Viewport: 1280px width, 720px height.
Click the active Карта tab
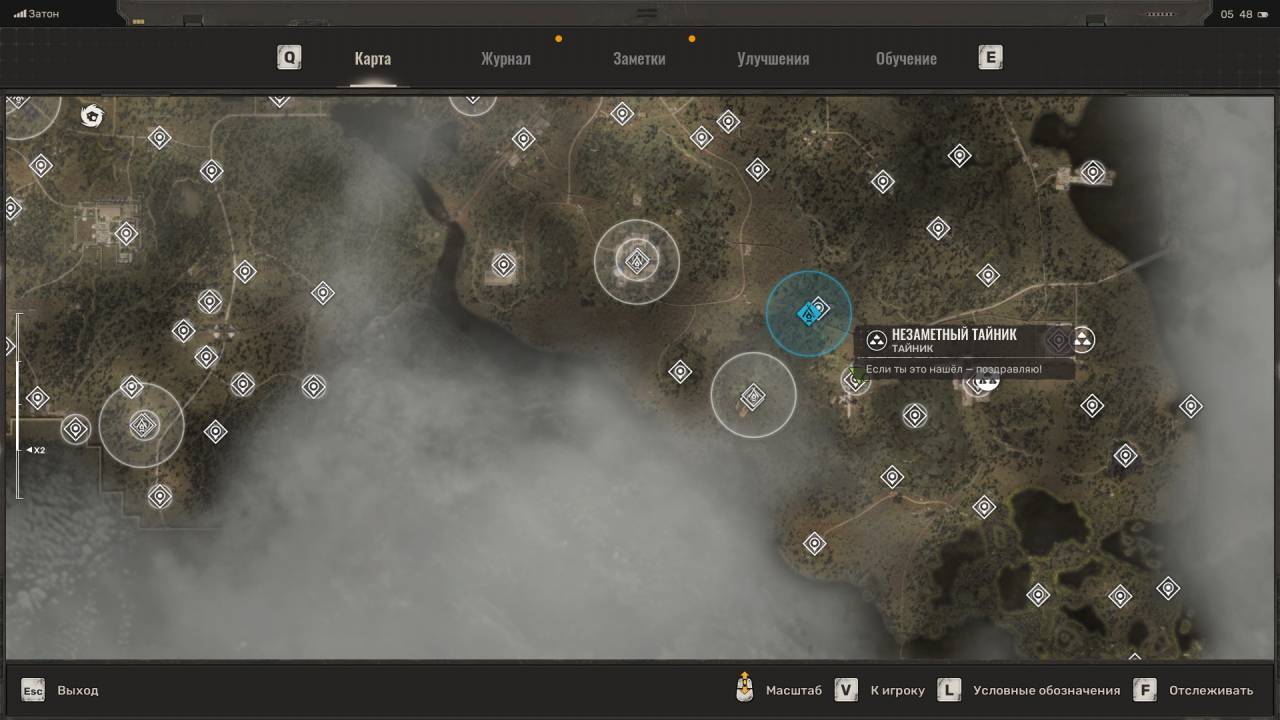372,58
